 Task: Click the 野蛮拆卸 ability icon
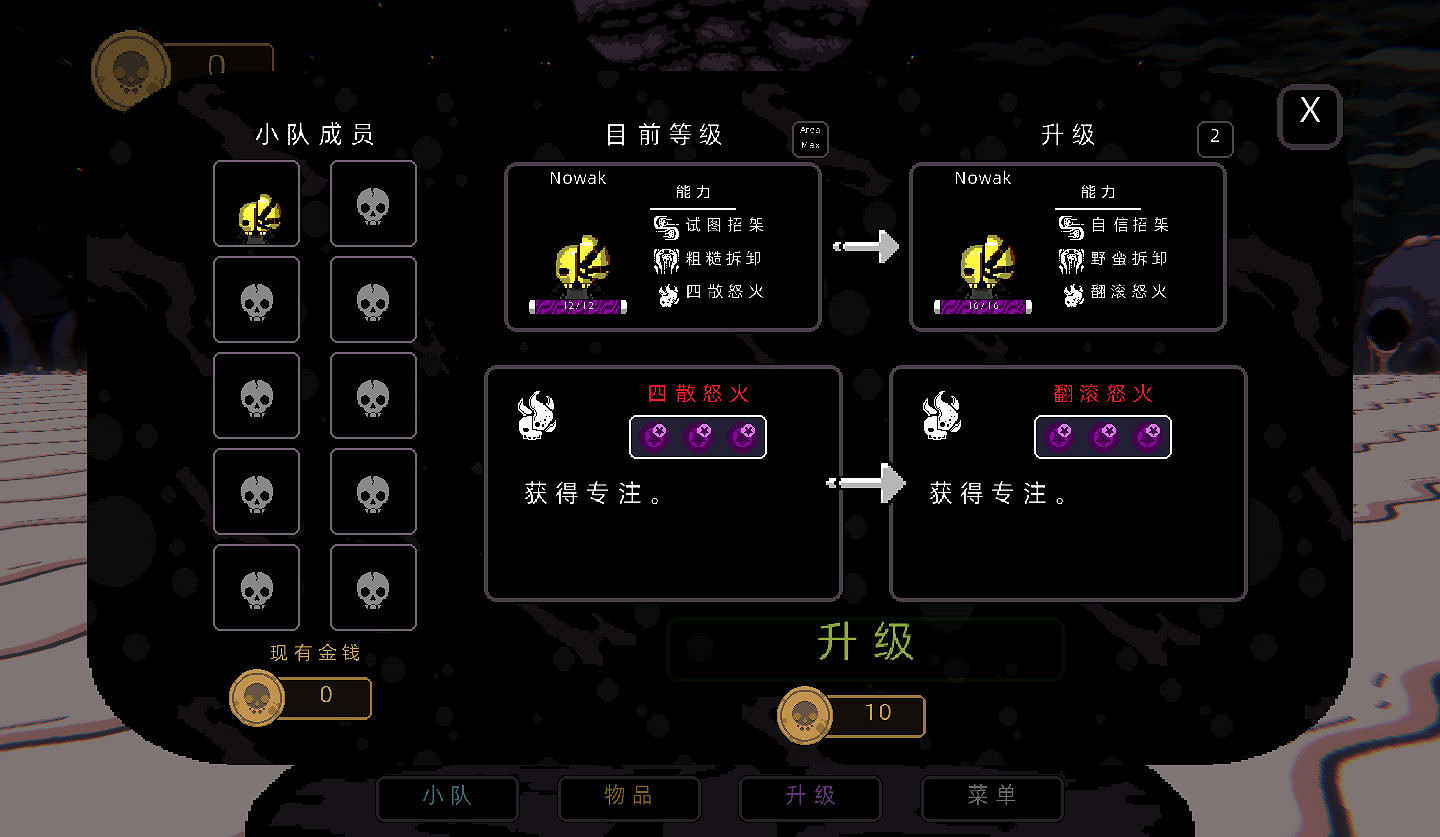coord(1074,258)
